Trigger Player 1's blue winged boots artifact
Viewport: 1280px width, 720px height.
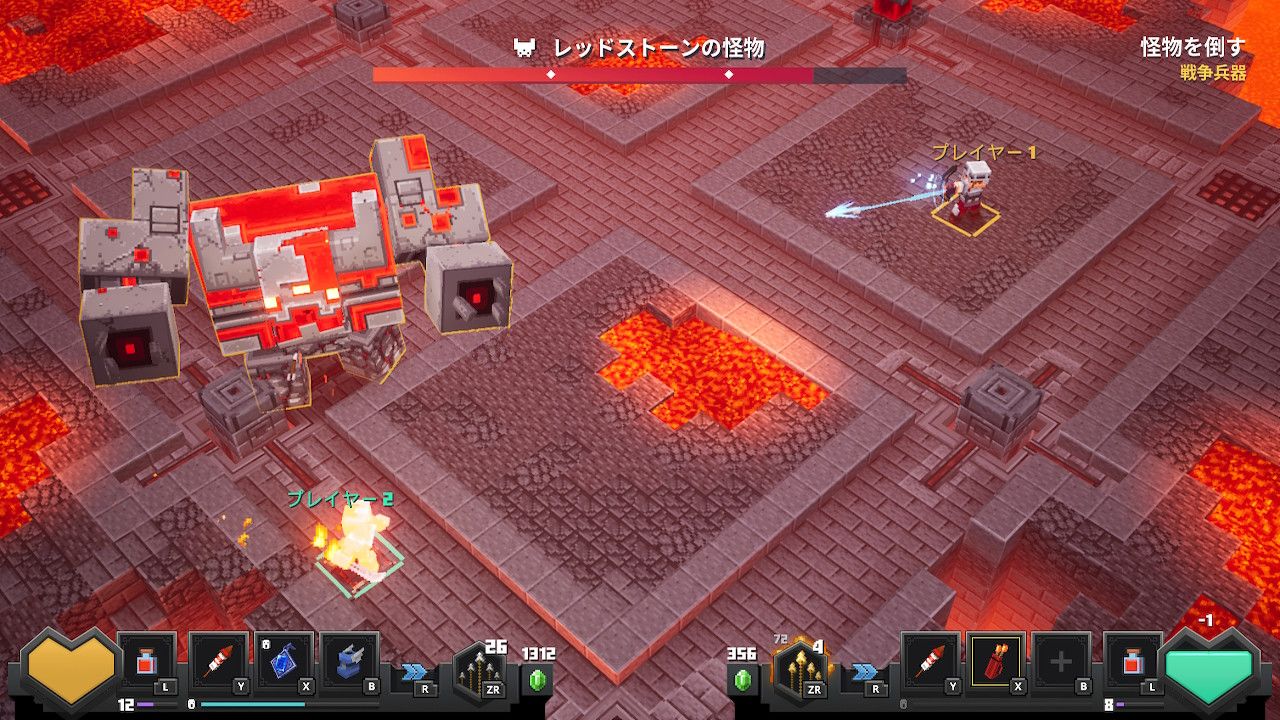tap(350, 661)
